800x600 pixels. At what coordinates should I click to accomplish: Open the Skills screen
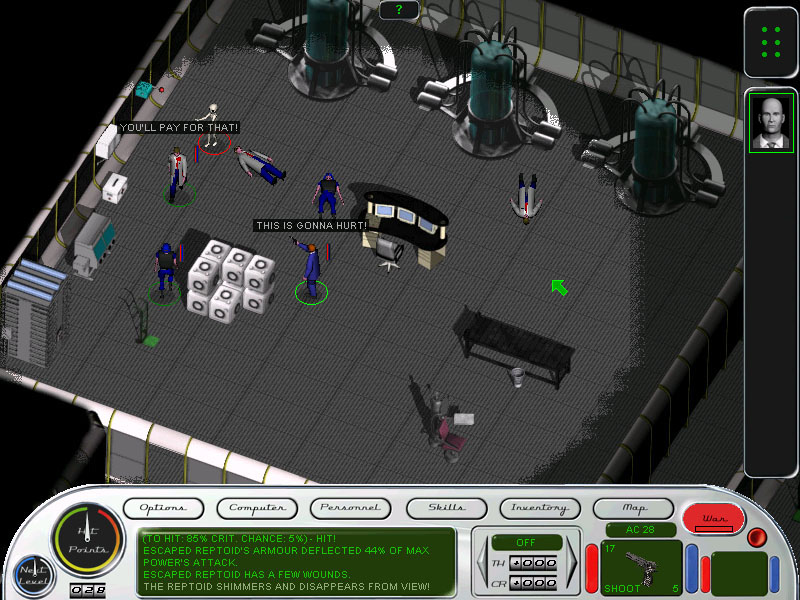[x=446, y=508]
